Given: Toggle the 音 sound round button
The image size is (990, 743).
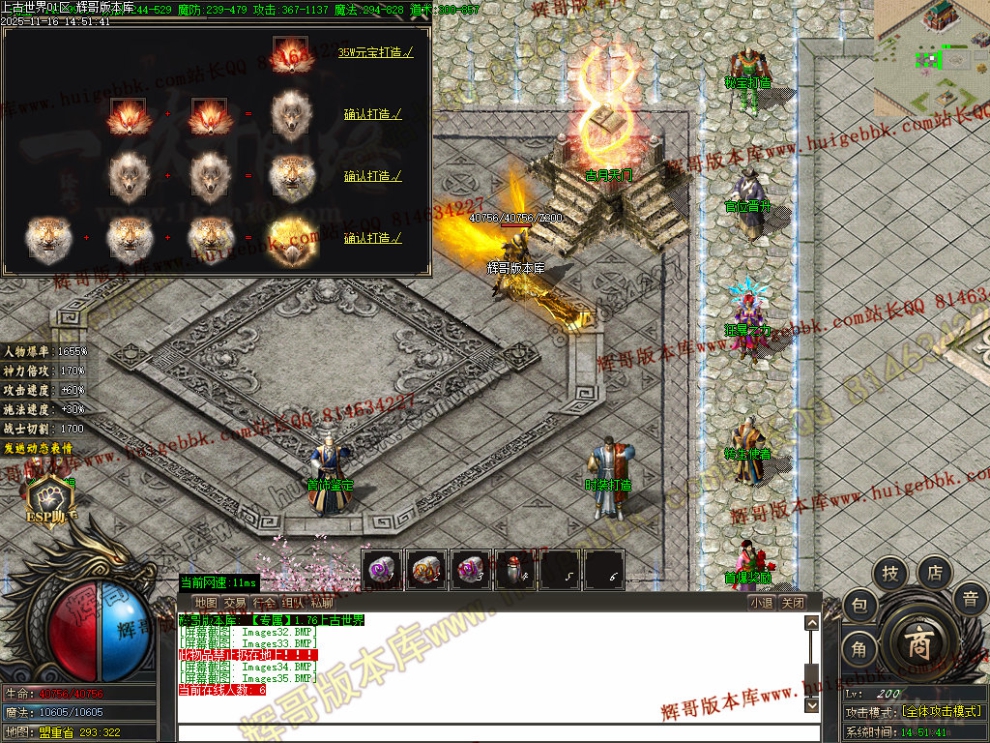Looking at the screenshot, I should (969, 600).
